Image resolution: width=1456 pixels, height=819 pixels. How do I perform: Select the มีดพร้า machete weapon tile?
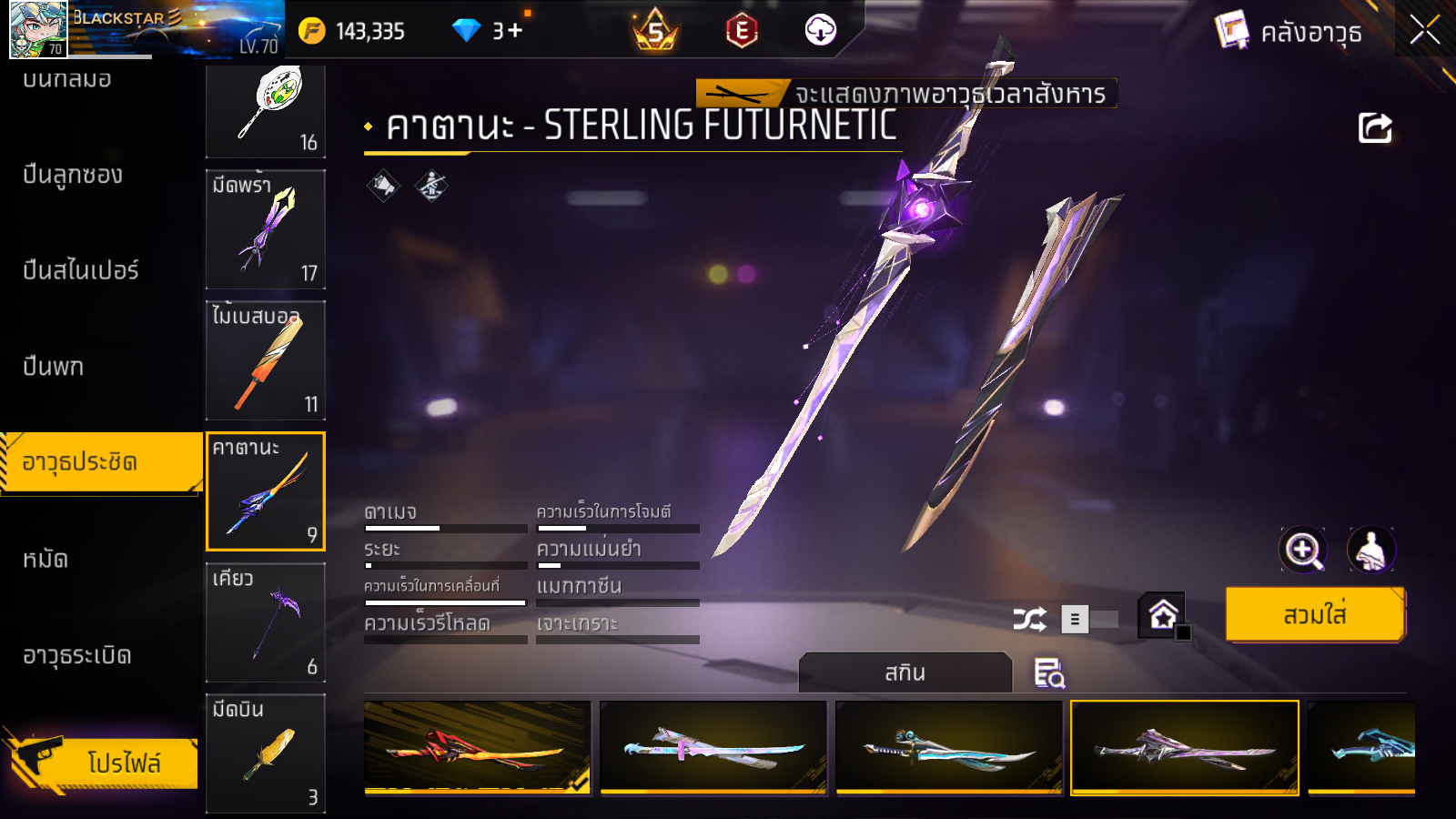tap(266, 229)
